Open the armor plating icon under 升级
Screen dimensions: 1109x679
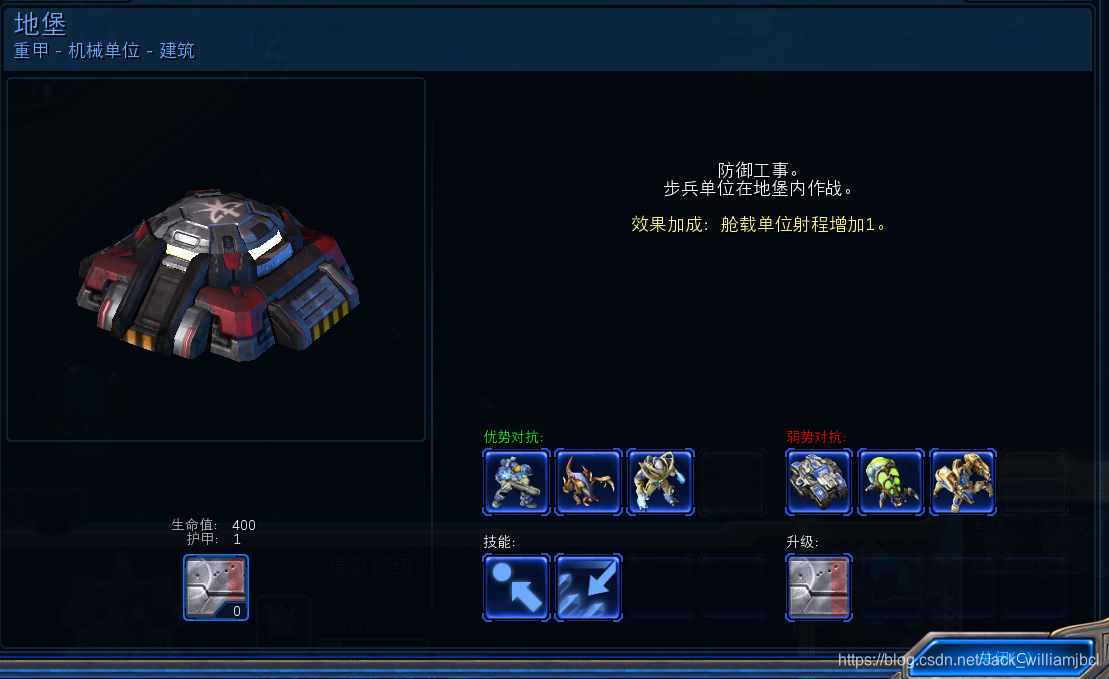pyautogui.click(x=819, y=588)
